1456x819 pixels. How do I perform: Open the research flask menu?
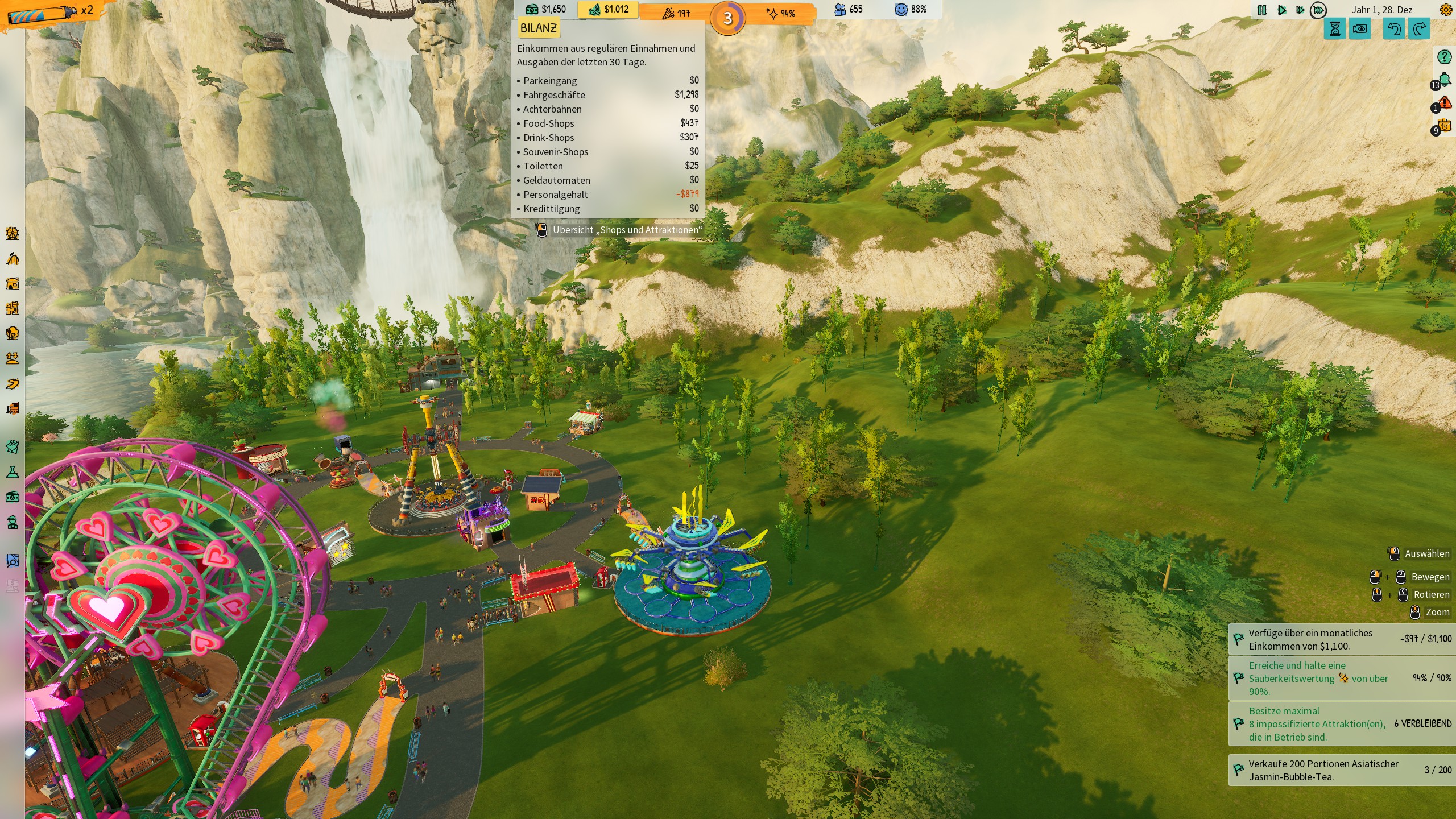(13, 472)
